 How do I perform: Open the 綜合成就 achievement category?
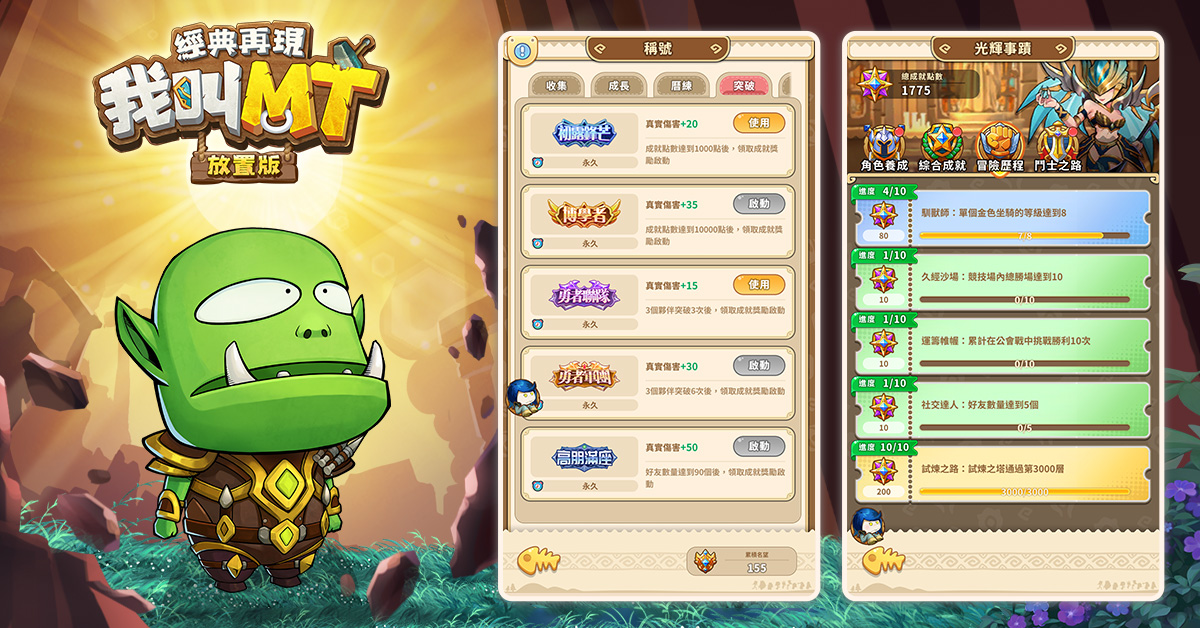click(942, 148)
